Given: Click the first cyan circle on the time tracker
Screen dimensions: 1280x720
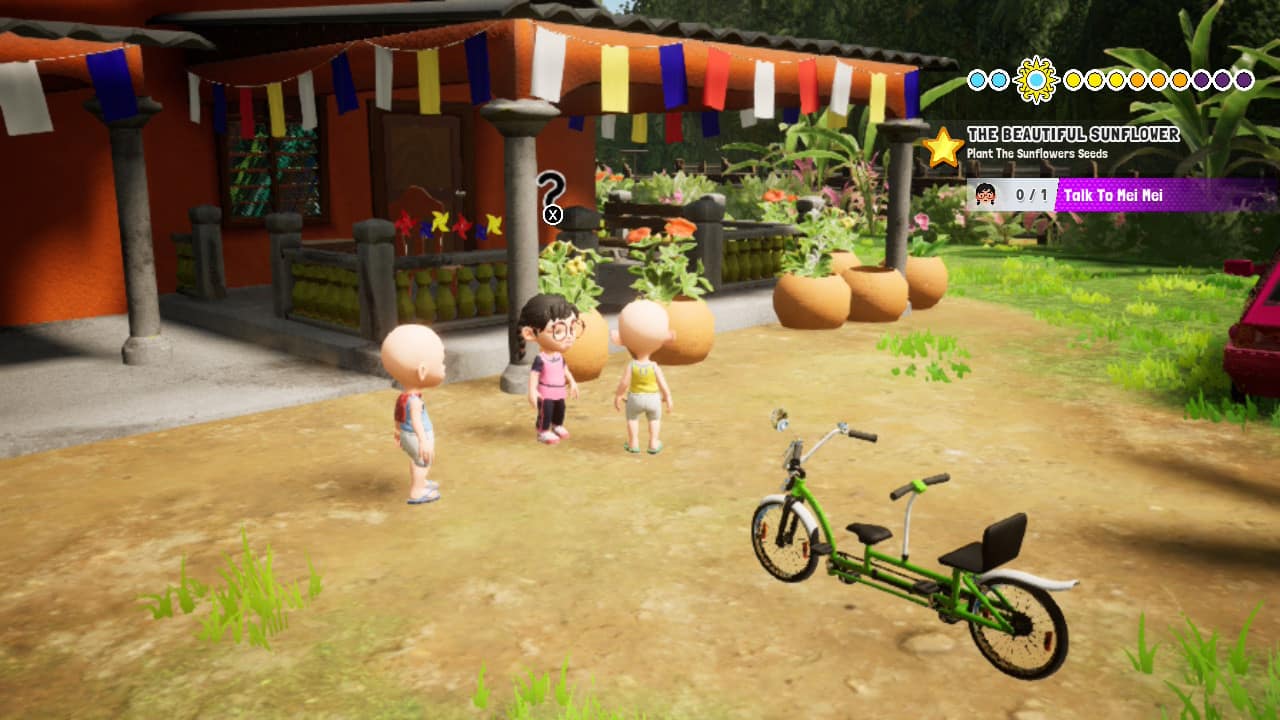Looking at the screenshot, I should 976,80.
